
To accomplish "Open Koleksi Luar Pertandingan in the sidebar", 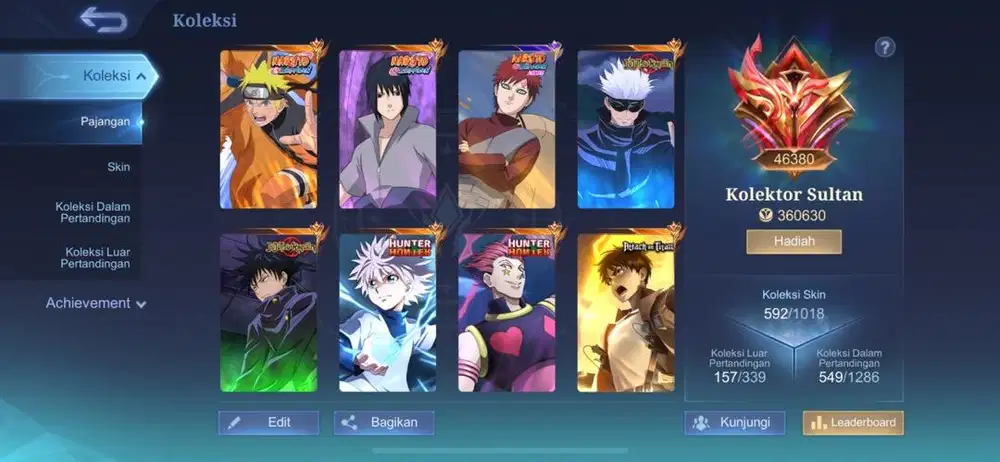I will (97, 258).
